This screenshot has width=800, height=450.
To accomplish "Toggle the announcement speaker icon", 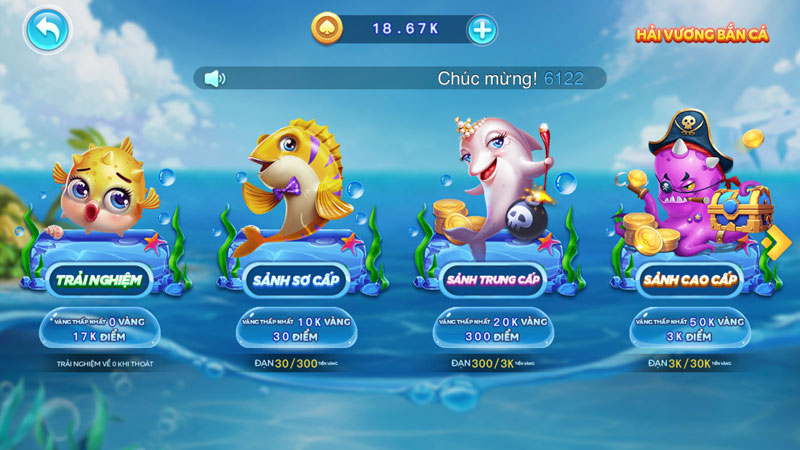I will [213, 78].
